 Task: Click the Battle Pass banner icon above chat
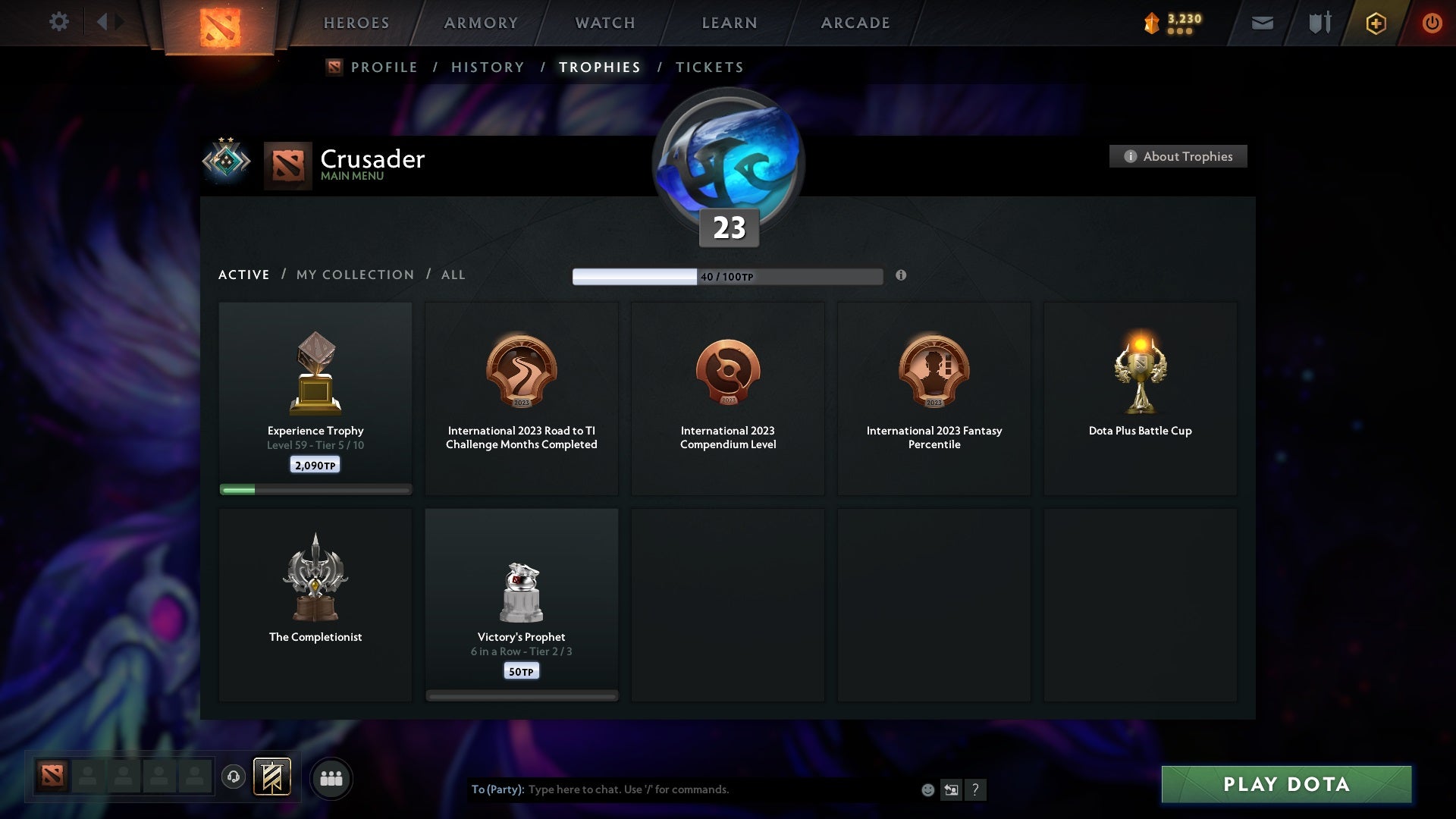273,778
